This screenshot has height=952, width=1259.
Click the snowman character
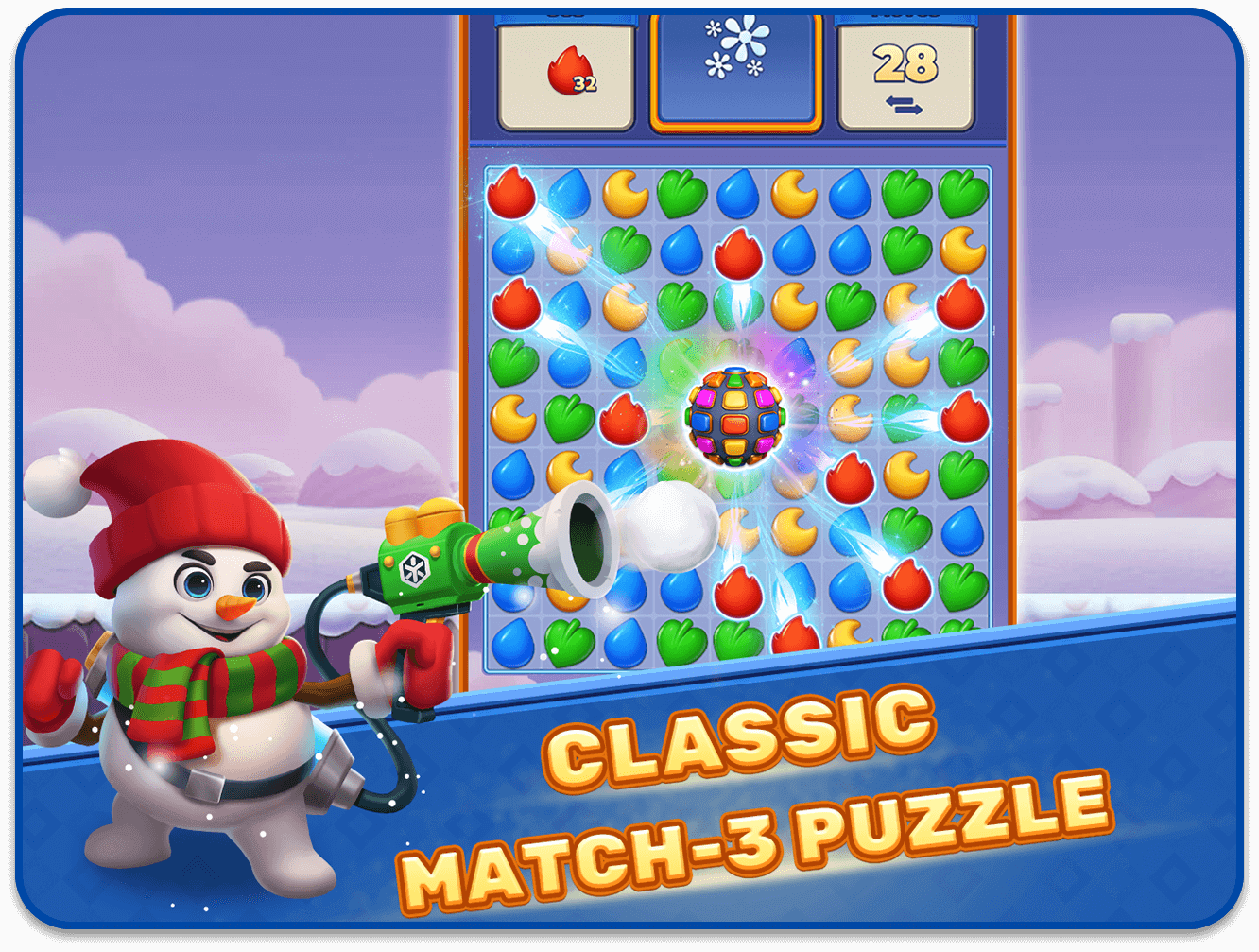coord(203,662)
